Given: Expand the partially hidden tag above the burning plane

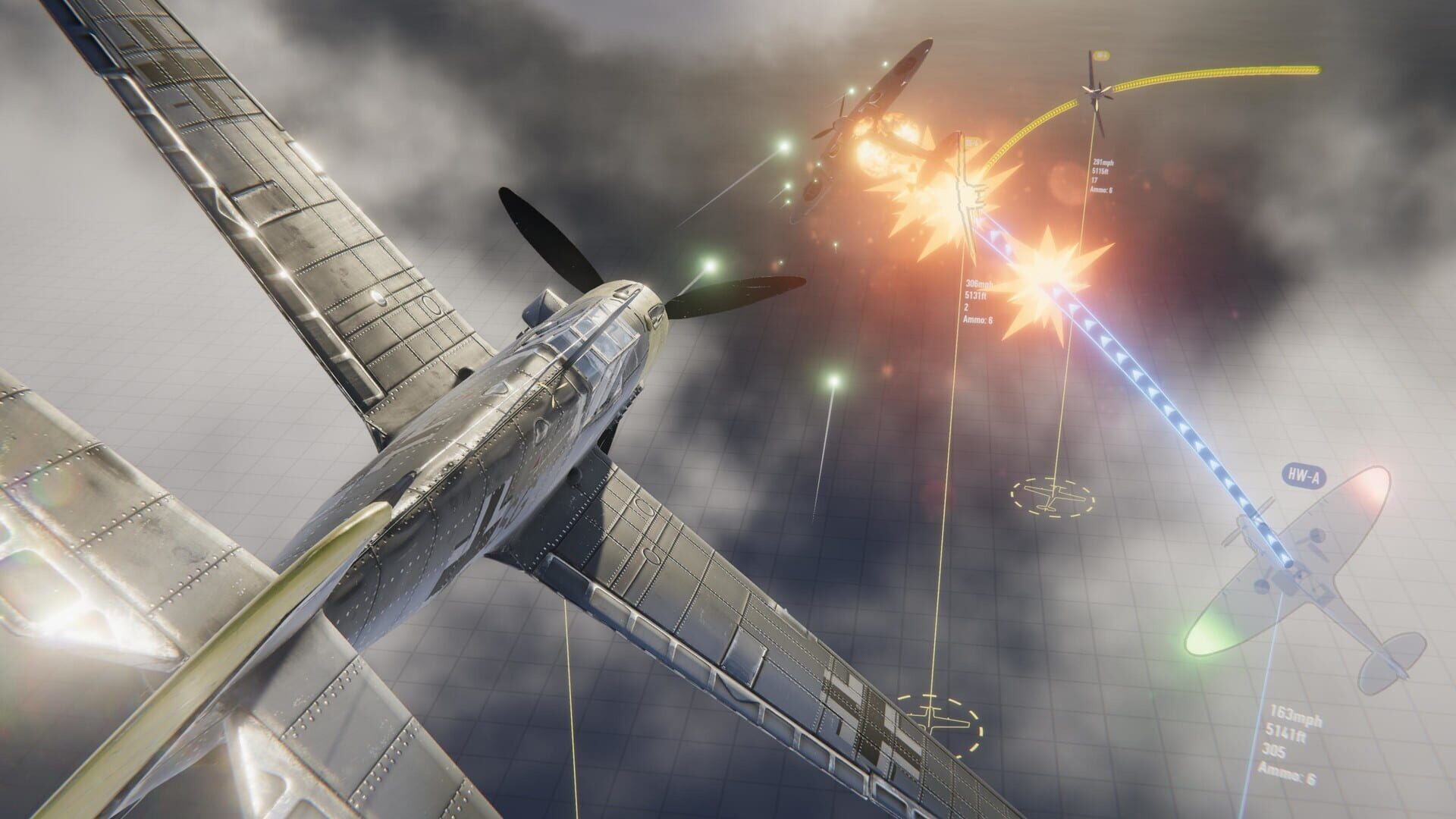Looking at the screenshot, I should pyautogui.click(x=972, y=143).
